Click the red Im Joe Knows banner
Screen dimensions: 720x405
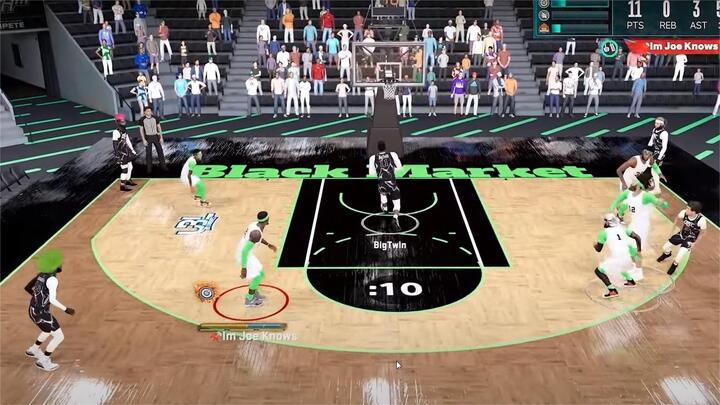coord(673,46)
